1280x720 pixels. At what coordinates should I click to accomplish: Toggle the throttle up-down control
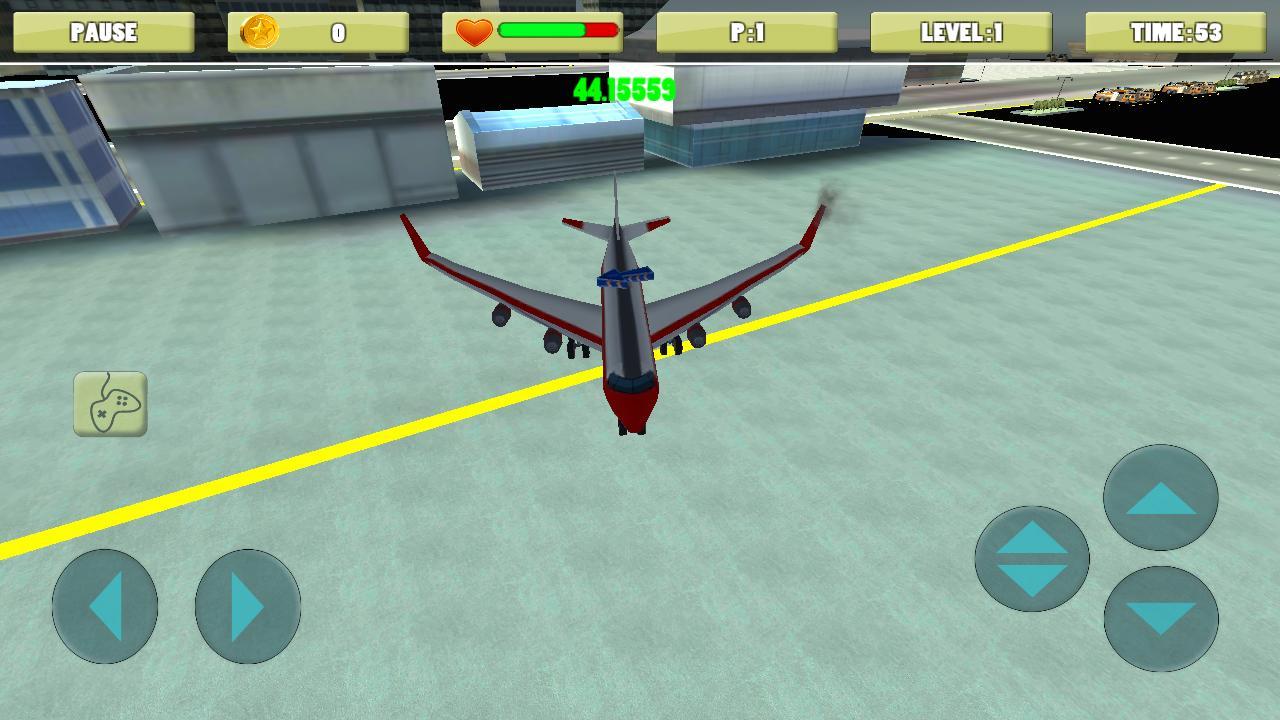click(1032, 556)
